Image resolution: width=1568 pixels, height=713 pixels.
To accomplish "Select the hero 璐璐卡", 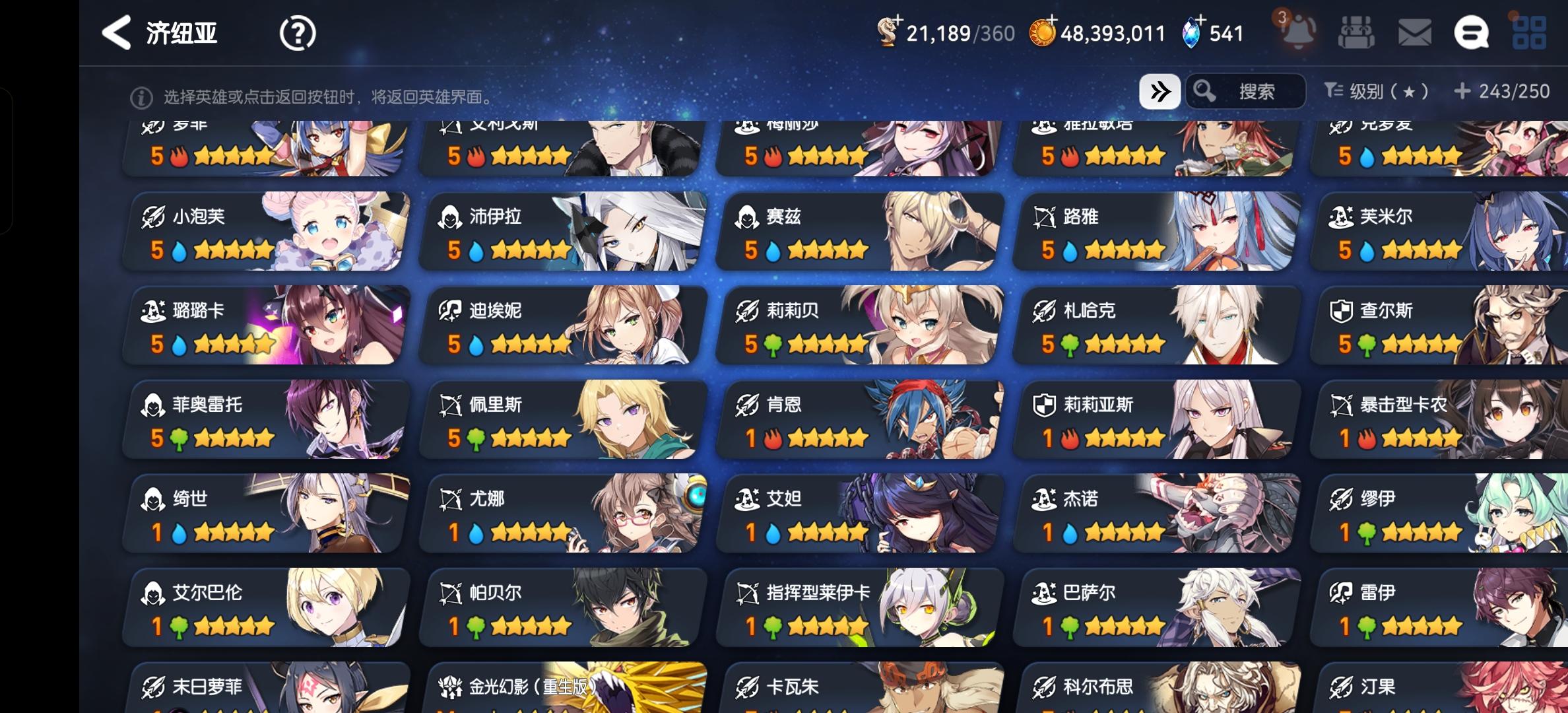I will (264, 325).
